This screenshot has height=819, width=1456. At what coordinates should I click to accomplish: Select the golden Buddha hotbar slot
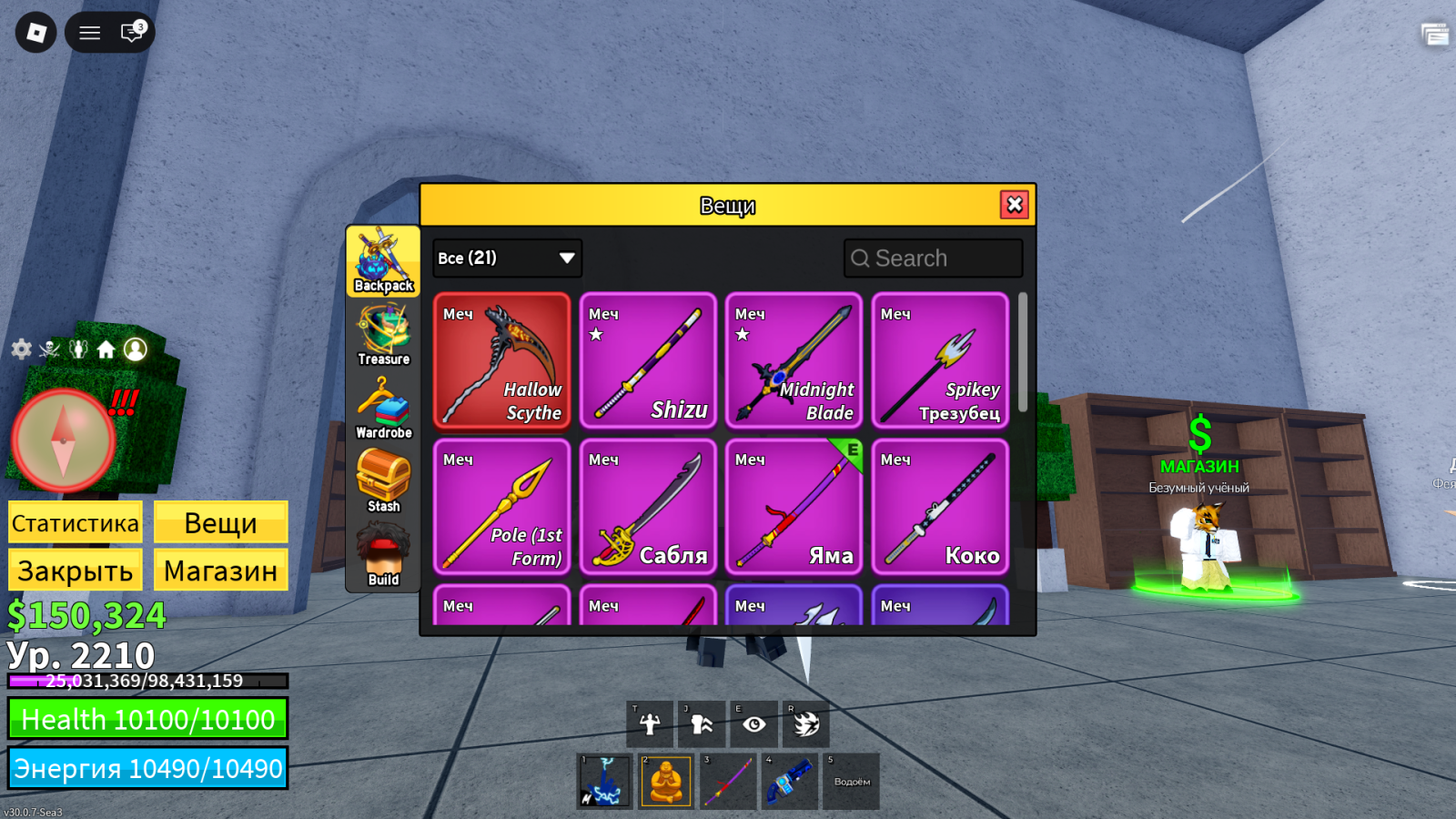(666, 781)
